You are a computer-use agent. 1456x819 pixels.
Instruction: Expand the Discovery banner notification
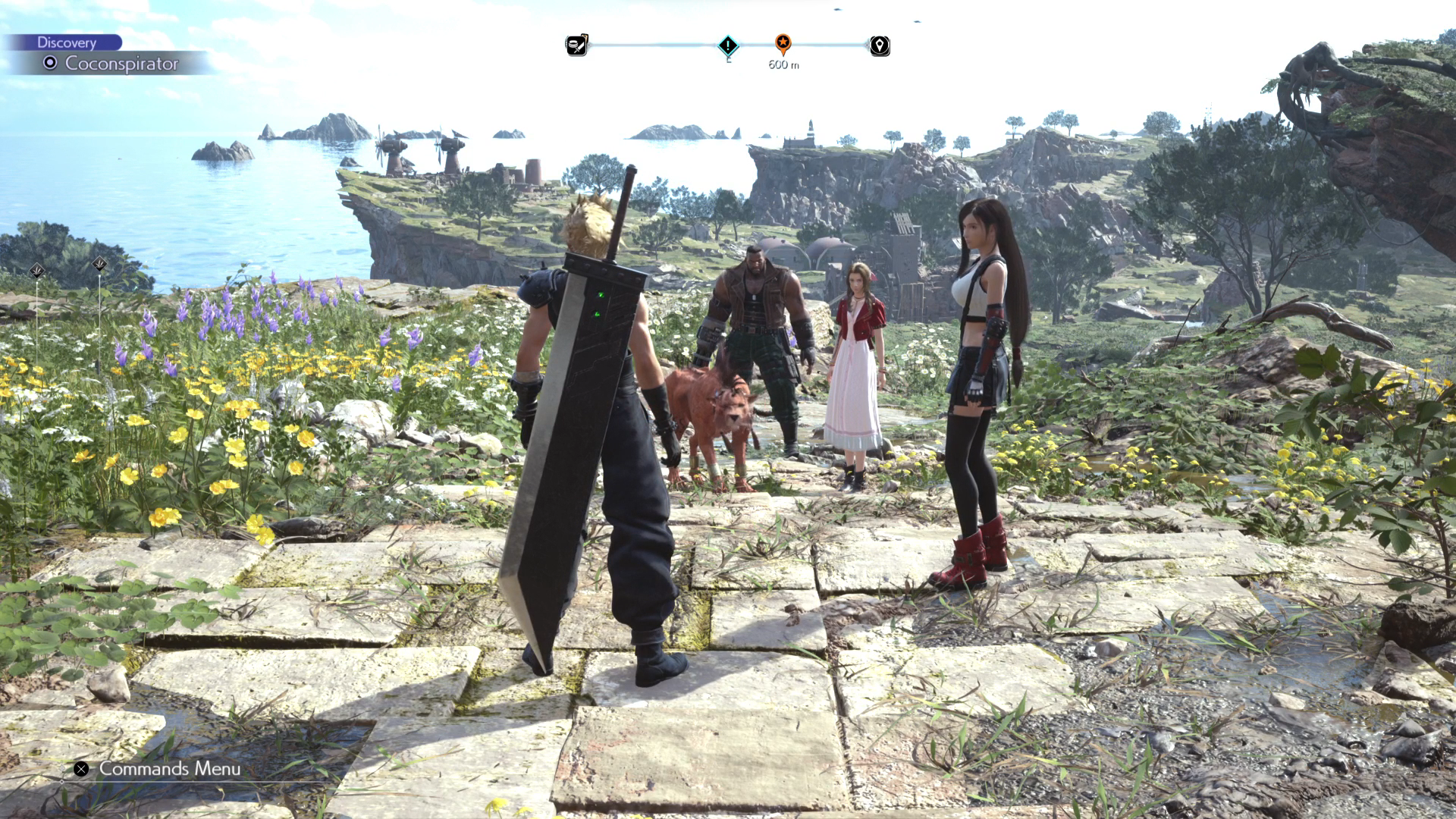pos(67,42)
